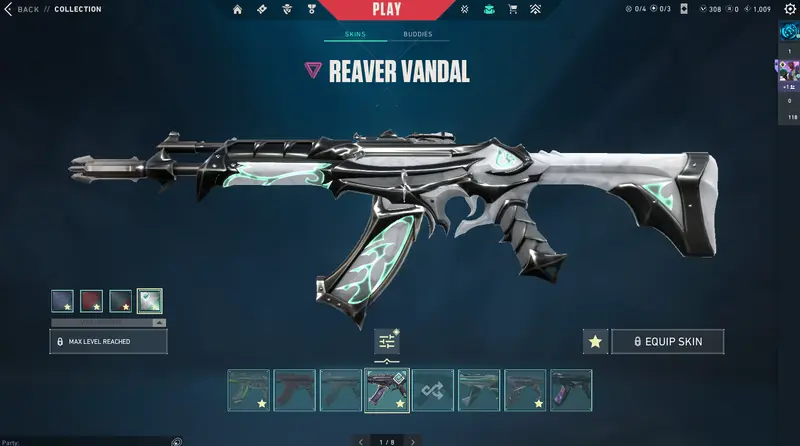Open the home screen icon

(238, 10)
